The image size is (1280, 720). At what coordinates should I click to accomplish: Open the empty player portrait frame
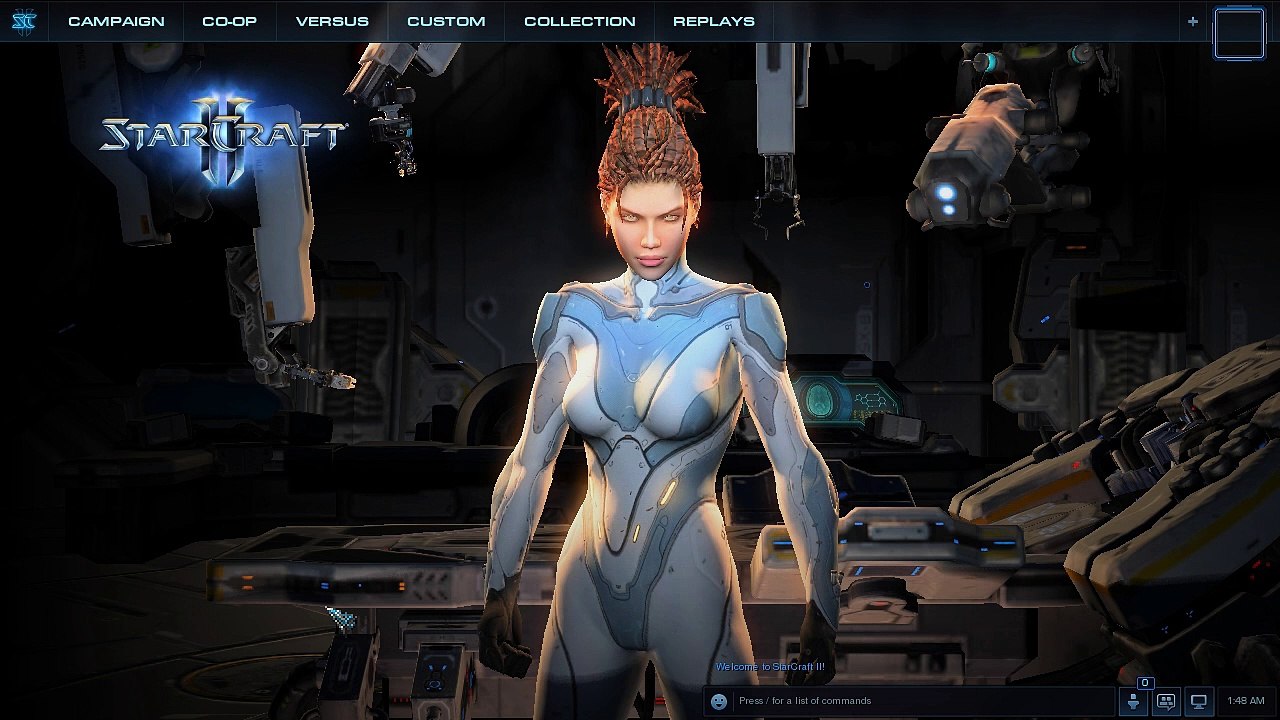pos(1239,33)
